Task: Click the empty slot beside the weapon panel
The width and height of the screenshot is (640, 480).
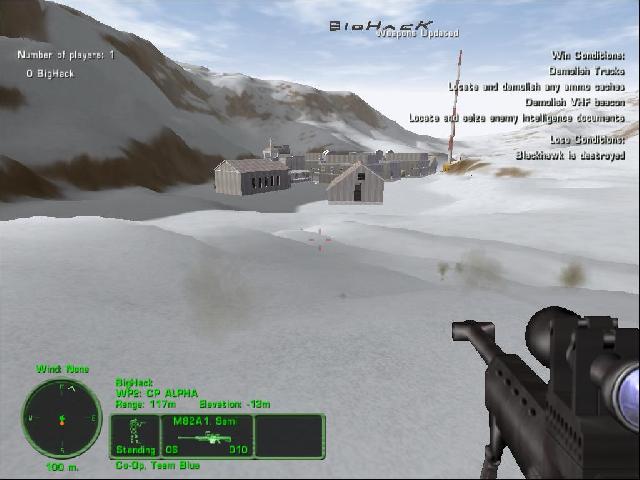Action: pos(290,436)
